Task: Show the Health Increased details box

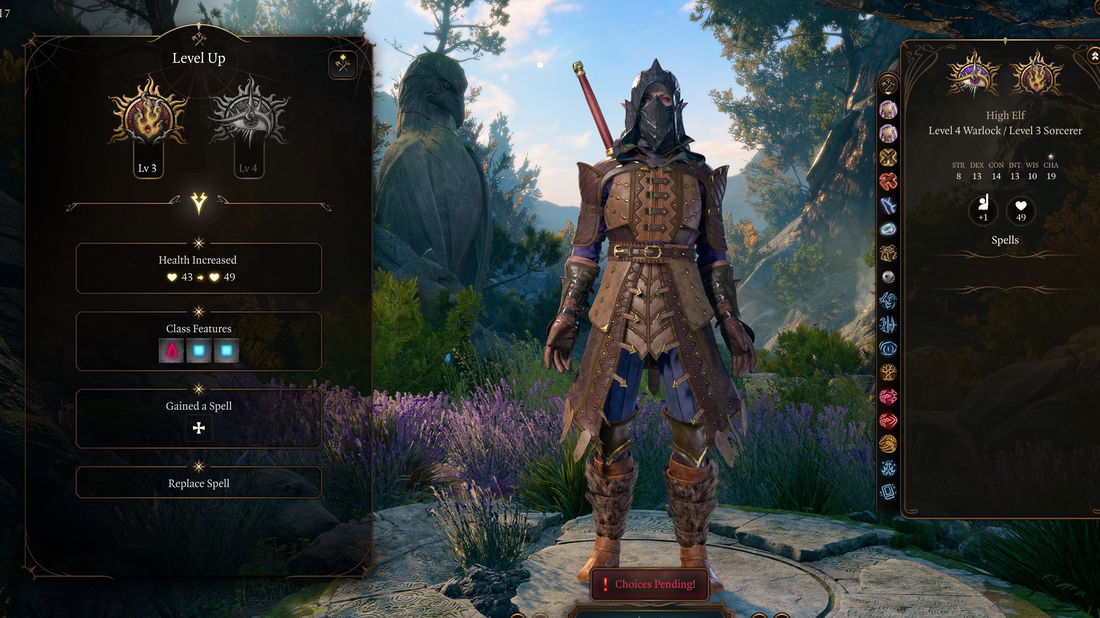Action: pyautogui.click(x=199, y=268)
